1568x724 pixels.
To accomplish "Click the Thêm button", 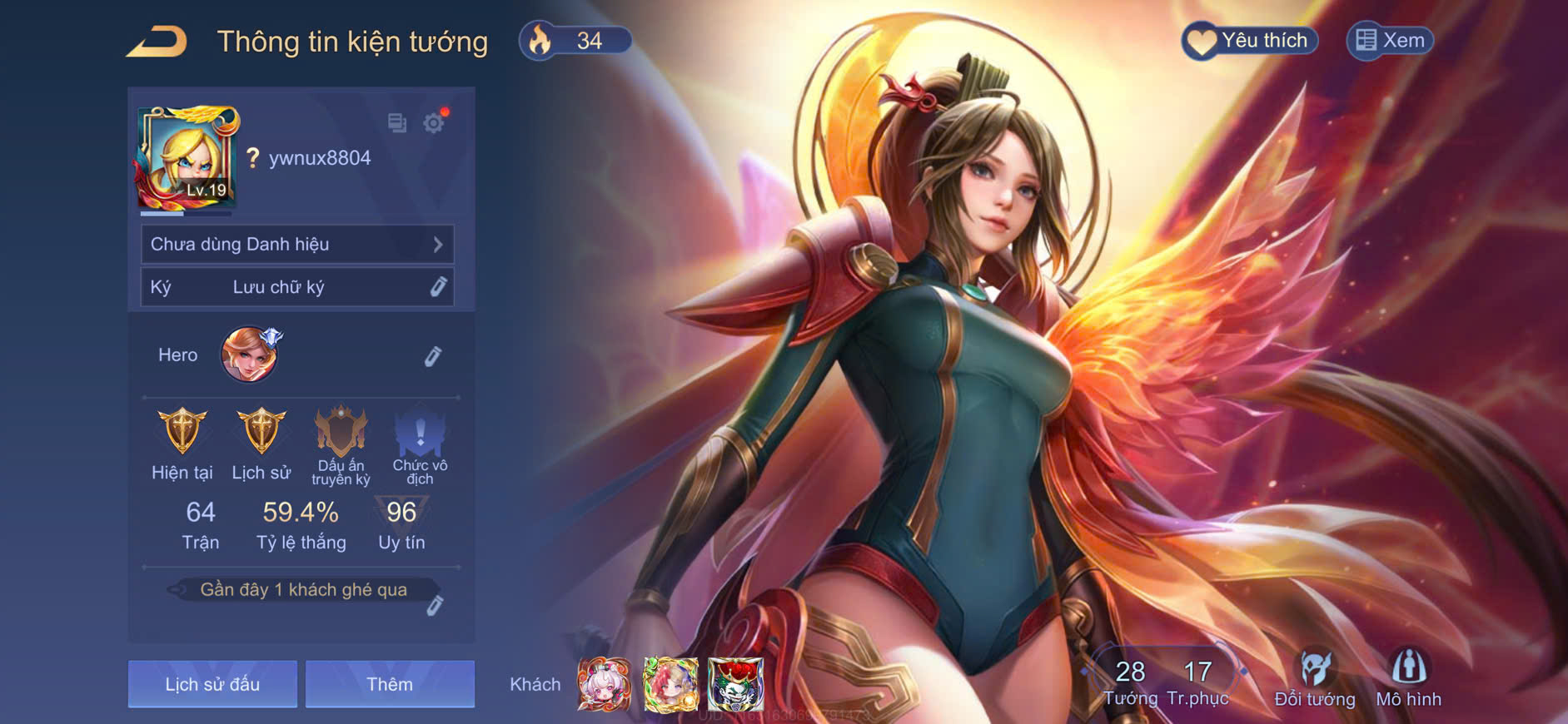I will 390,684.
